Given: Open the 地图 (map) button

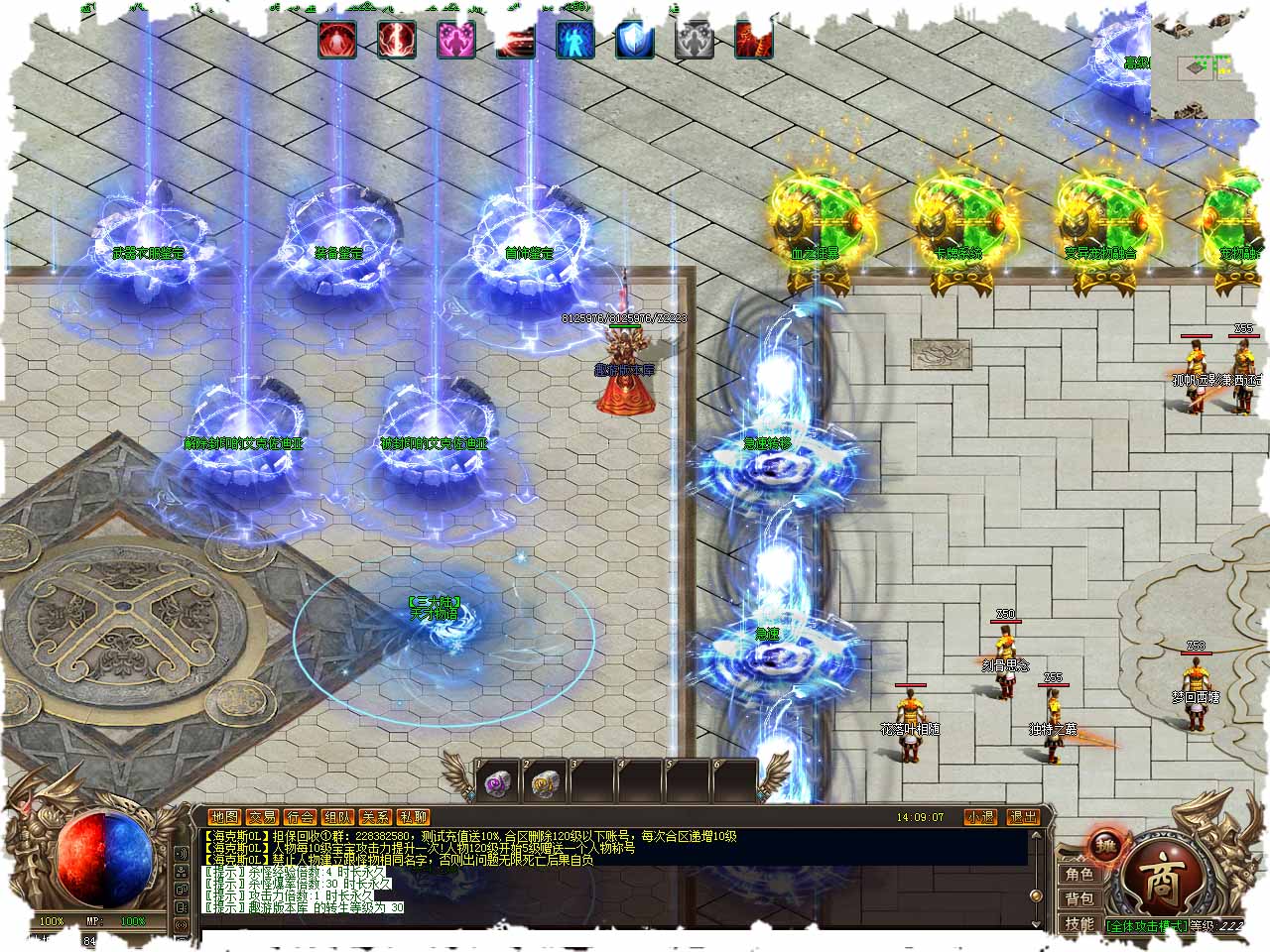Looking at the screenshot, I should 225,817.
